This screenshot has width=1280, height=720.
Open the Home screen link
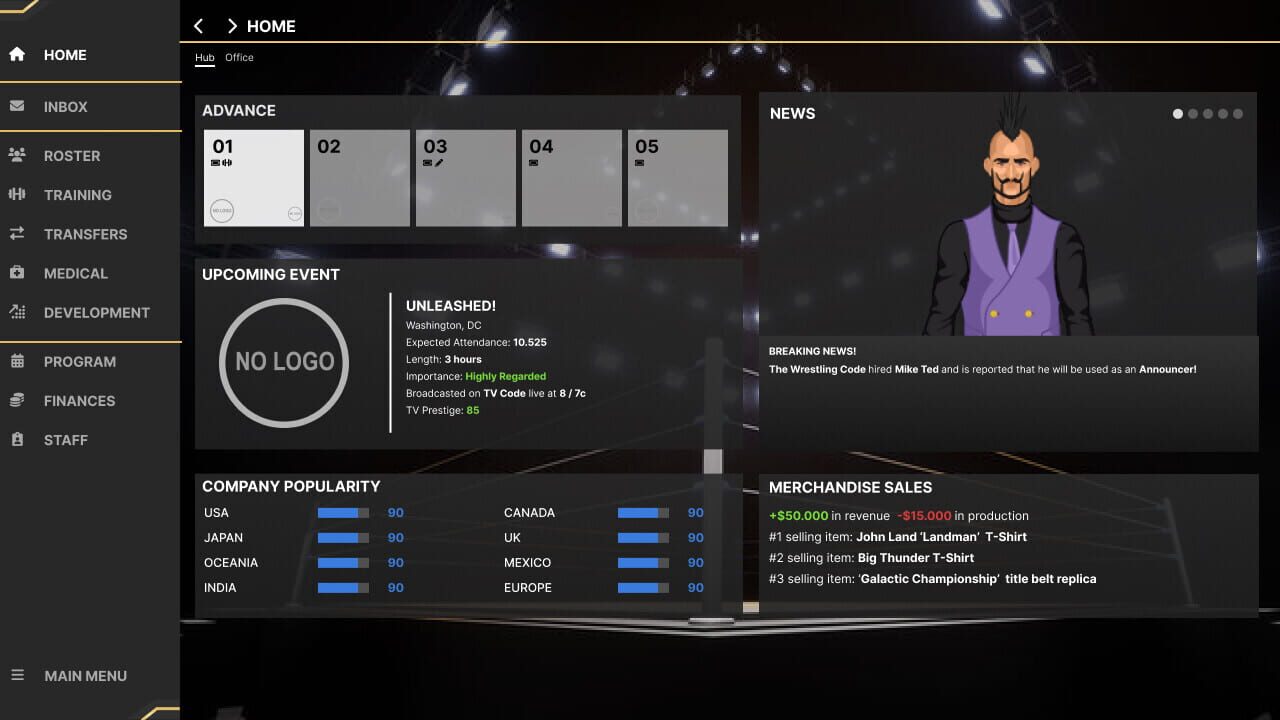[x=65, y=55]
